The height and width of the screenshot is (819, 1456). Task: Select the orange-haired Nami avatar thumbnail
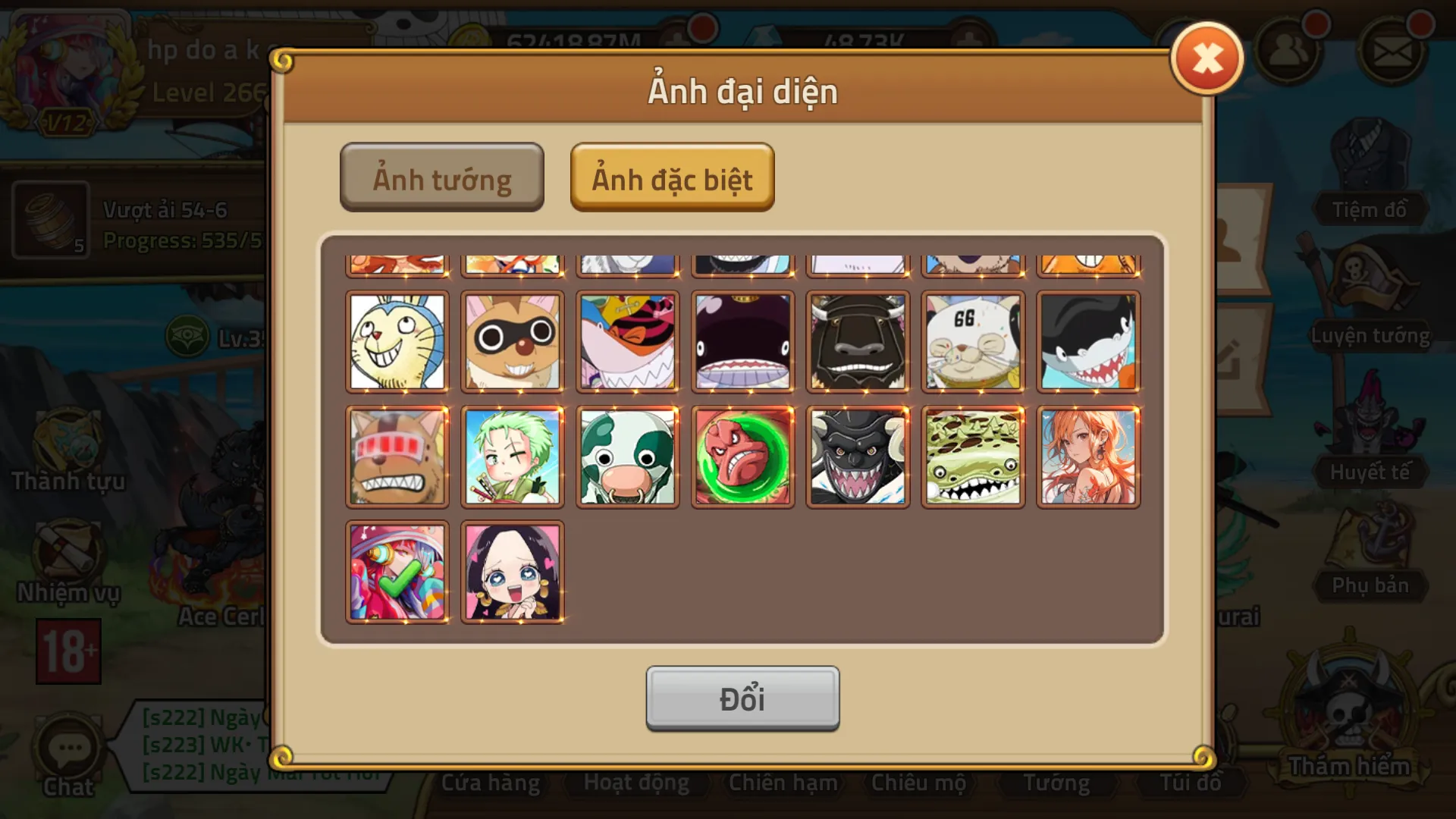click(1087, 456)
